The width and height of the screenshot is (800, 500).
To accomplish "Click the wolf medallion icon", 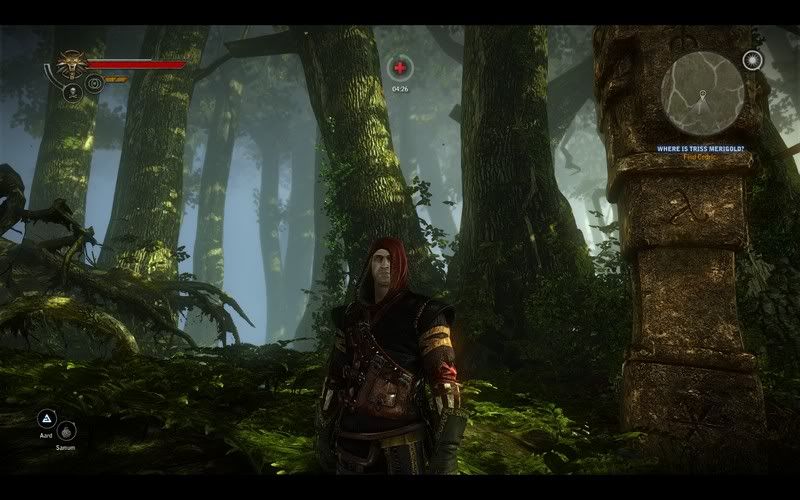I will tap(70, 66).
